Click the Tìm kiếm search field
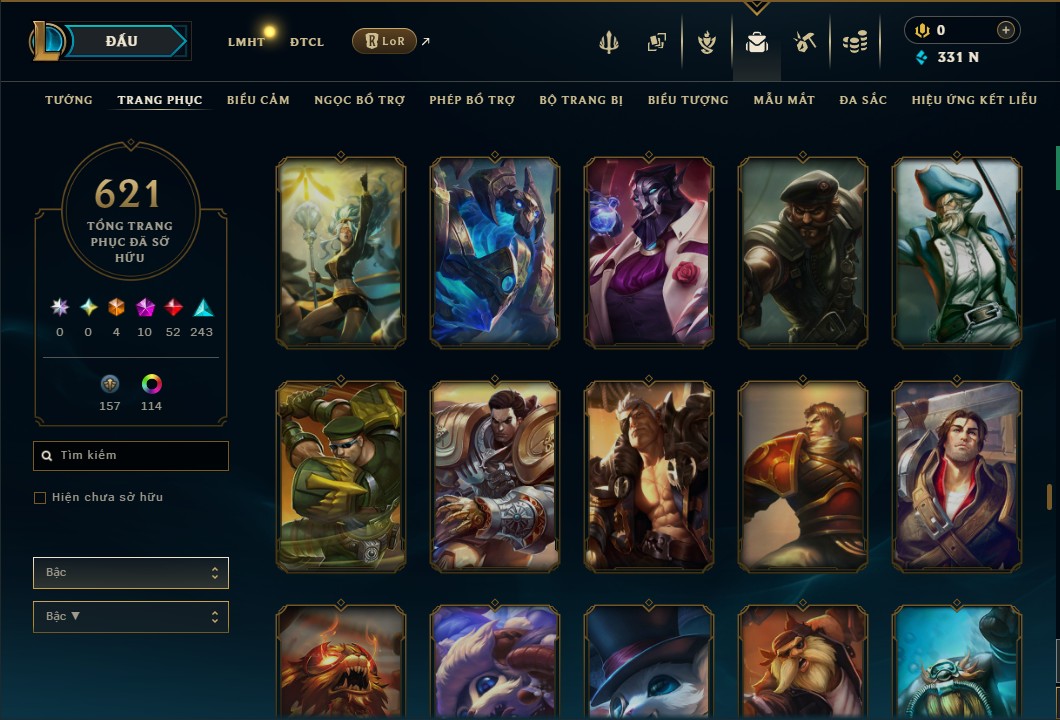Image resolution: width=1060 pixels, height=720 pixels. coord(131,456)
